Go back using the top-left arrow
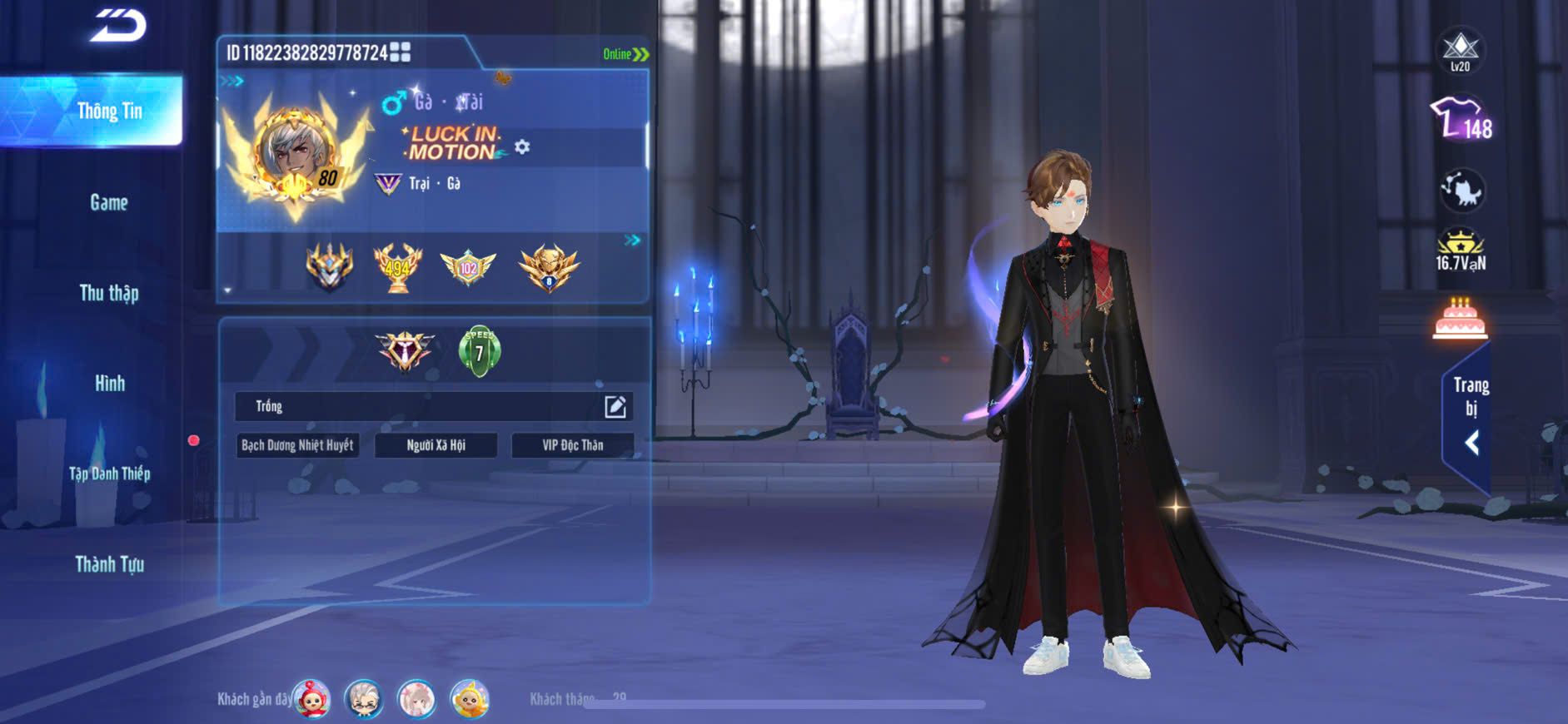1568x724 pixels. click(118, 25)
